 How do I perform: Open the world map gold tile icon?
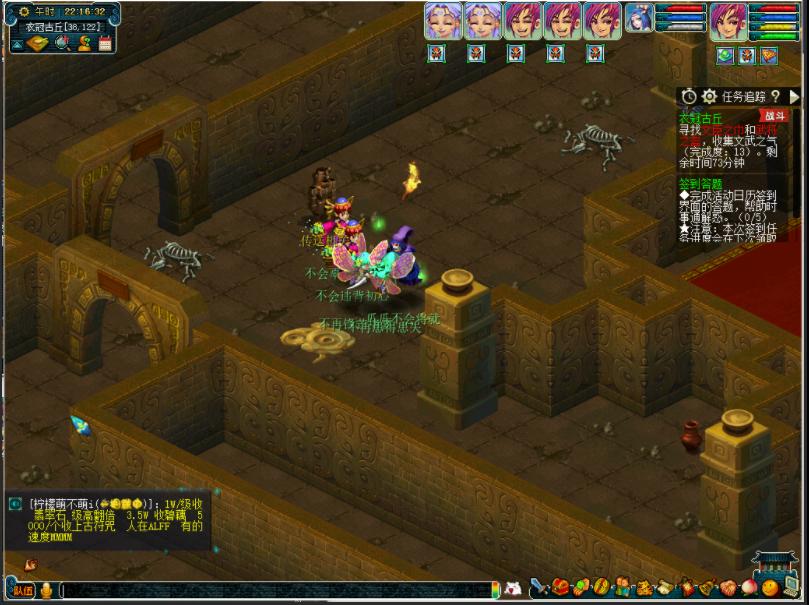(x=37, y=44)
